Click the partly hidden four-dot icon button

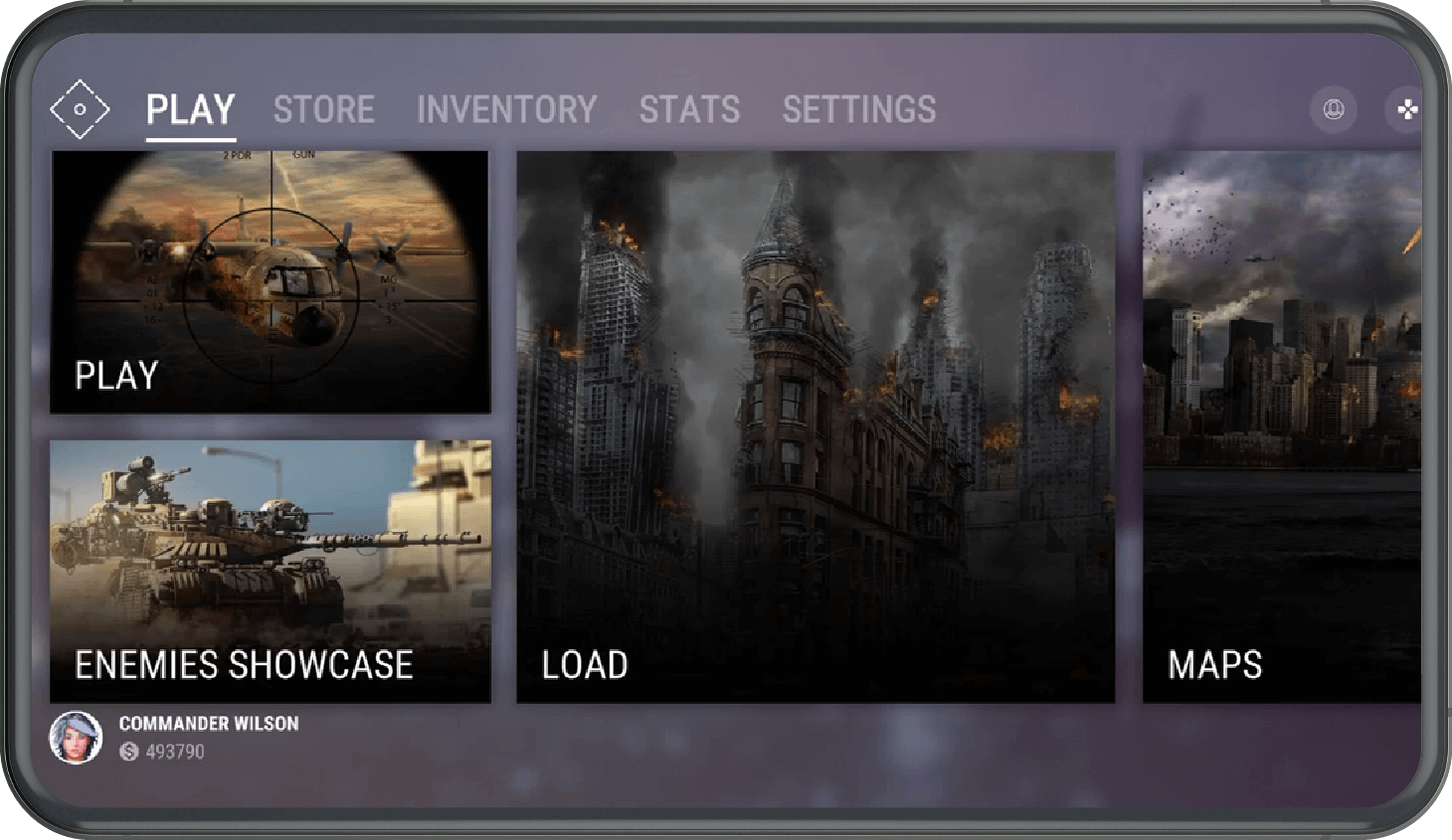click(x=1406, y=108)
